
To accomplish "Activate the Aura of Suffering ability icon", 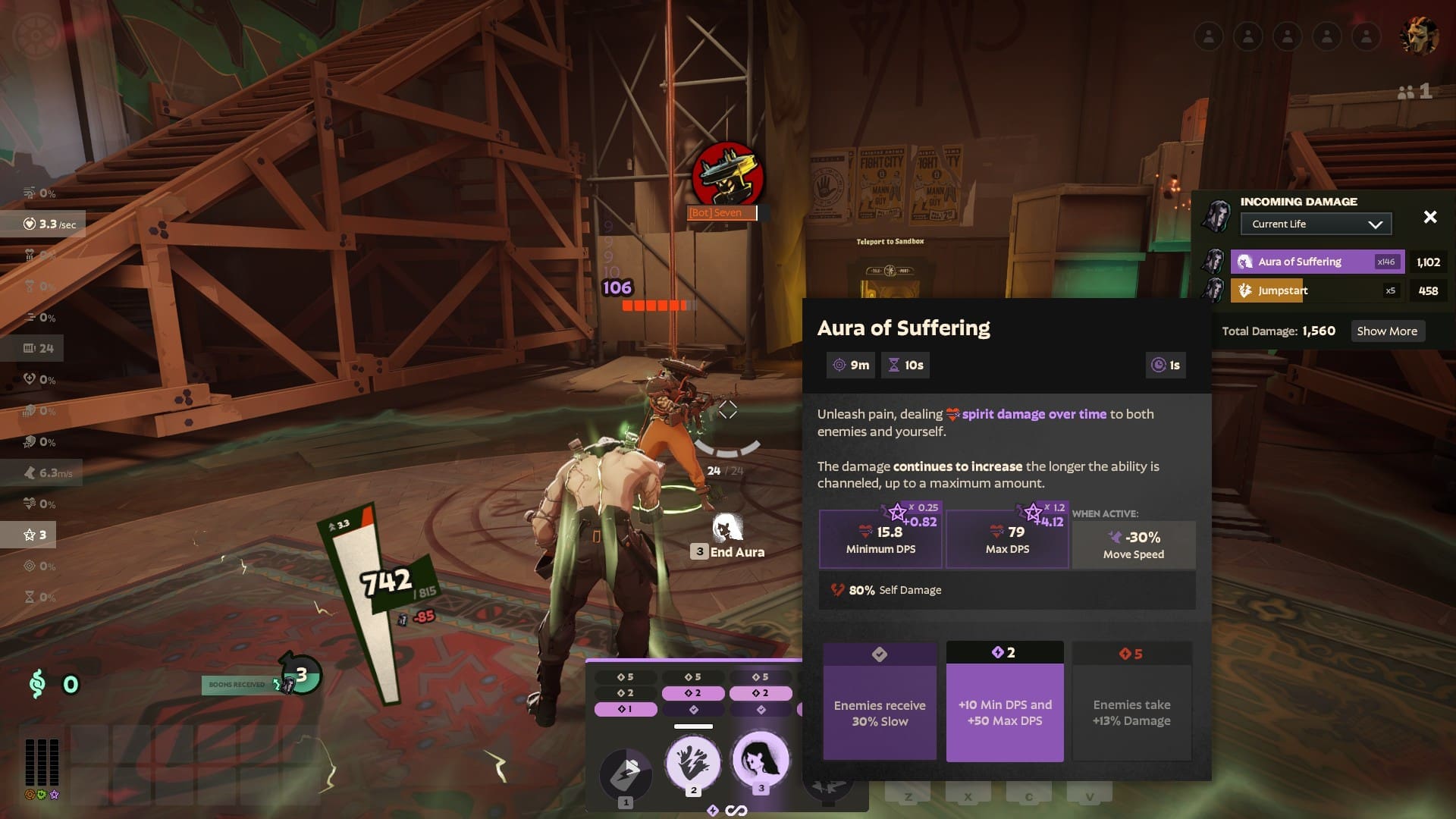I will click(x=761, y=759).
